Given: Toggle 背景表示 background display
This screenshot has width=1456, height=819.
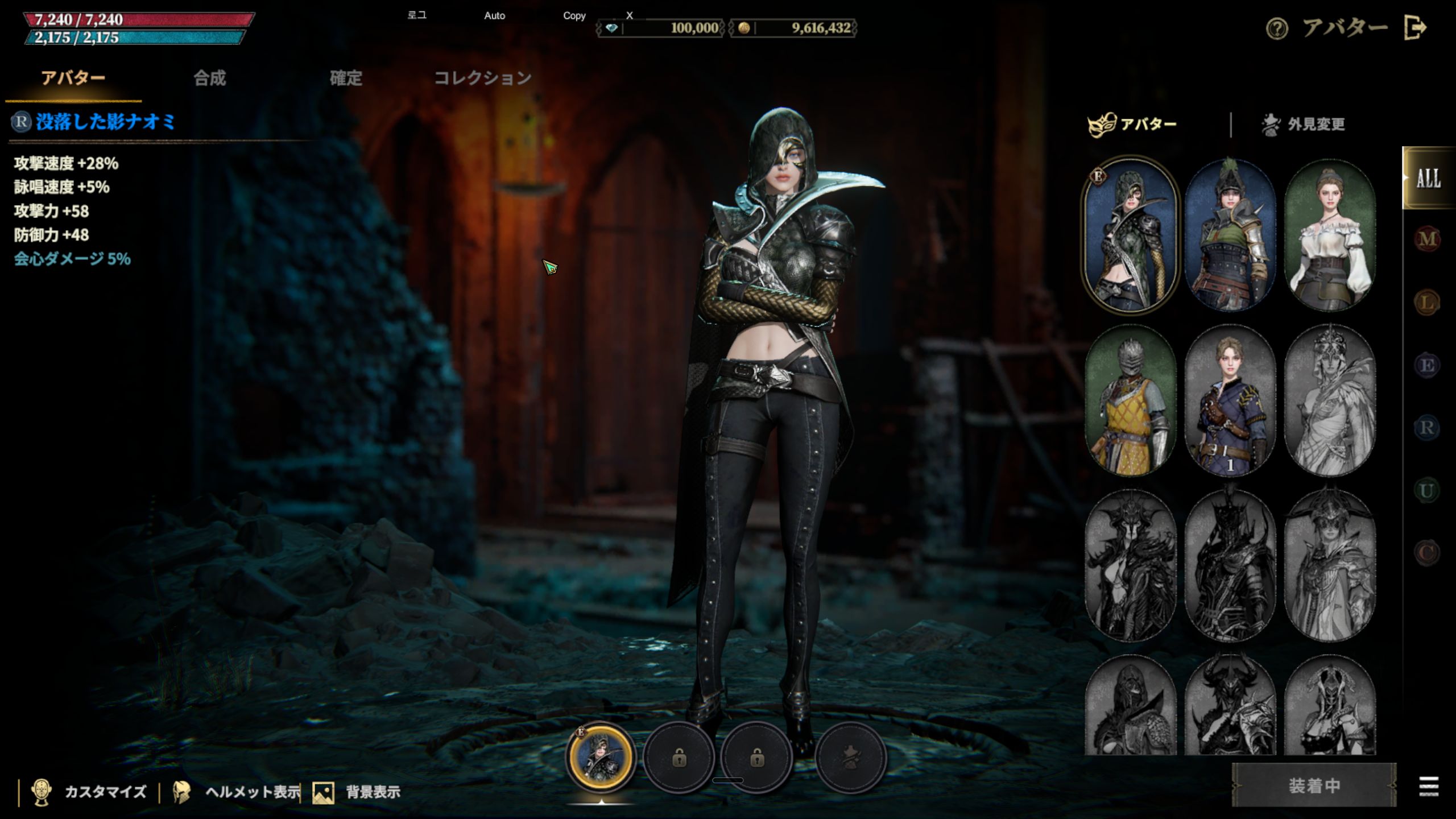Looking at the screenshot, I should (357, 792).
